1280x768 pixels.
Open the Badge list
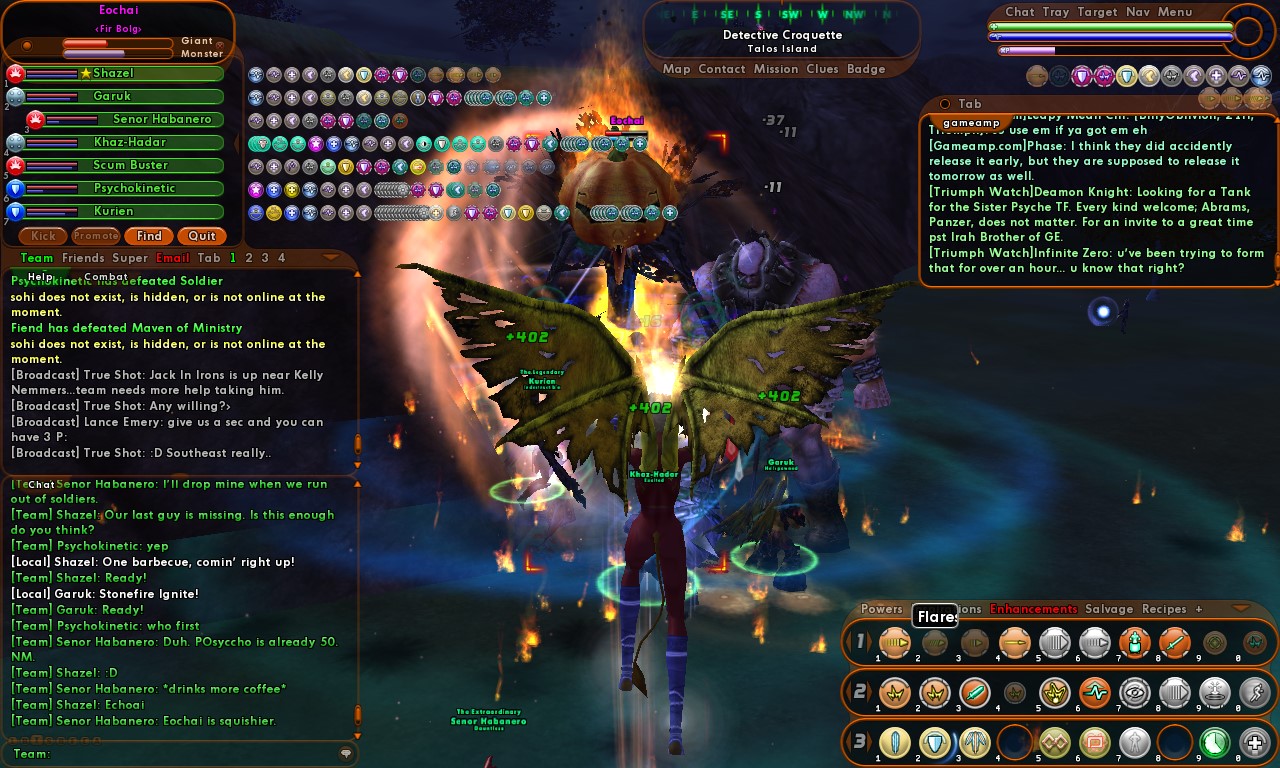coord(866,69)
